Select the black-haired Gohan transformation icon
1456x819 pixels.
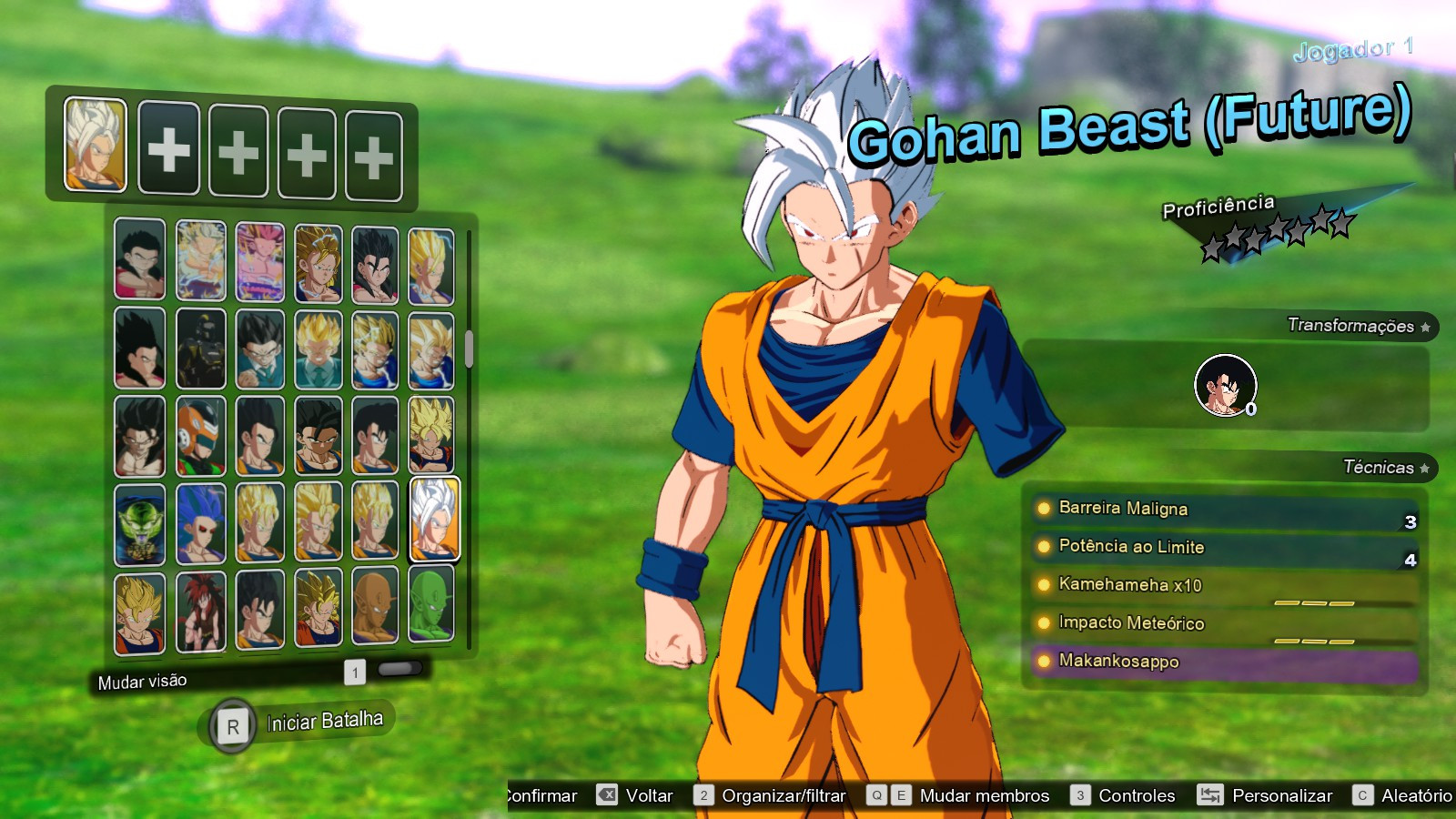pos(1225,386)
